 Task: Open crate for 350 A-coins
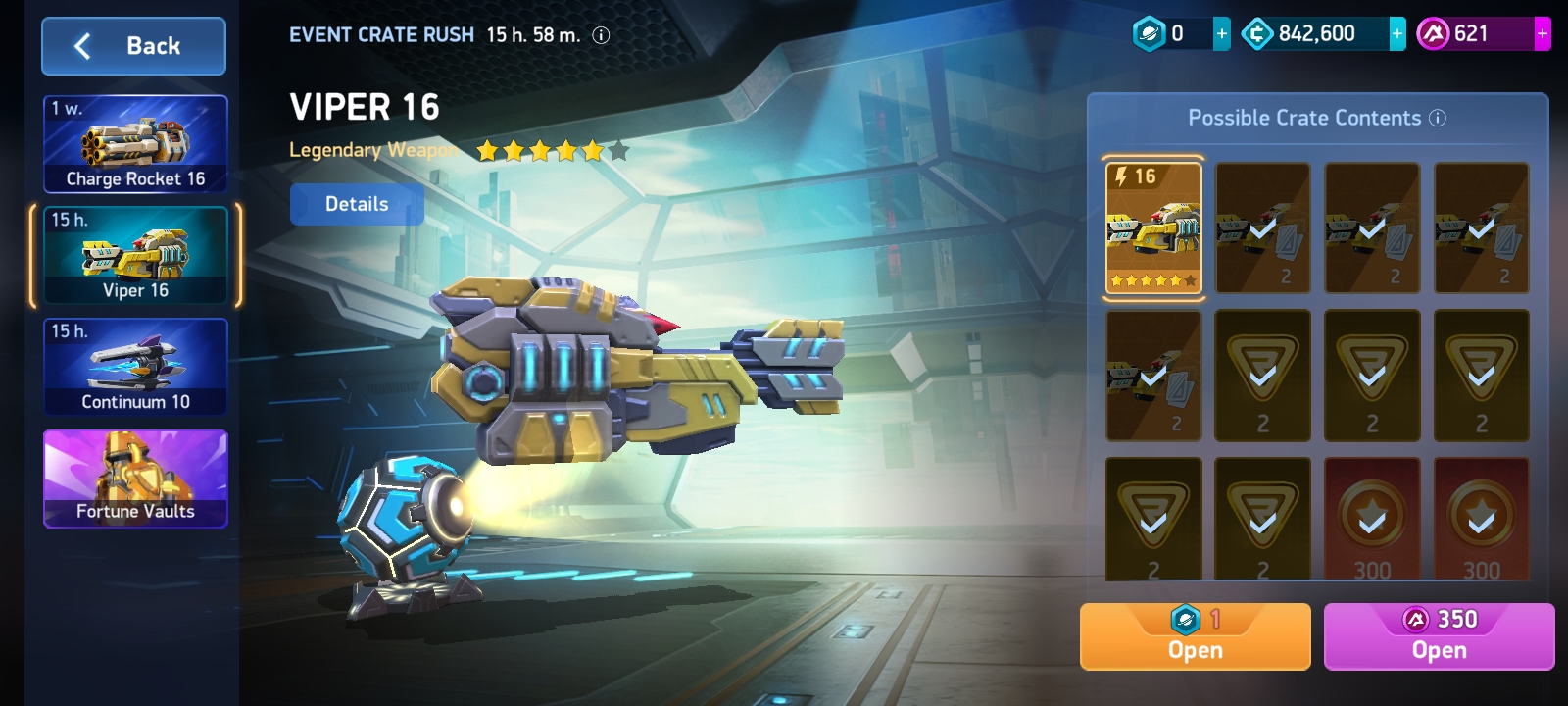(x=1439, y=636)
